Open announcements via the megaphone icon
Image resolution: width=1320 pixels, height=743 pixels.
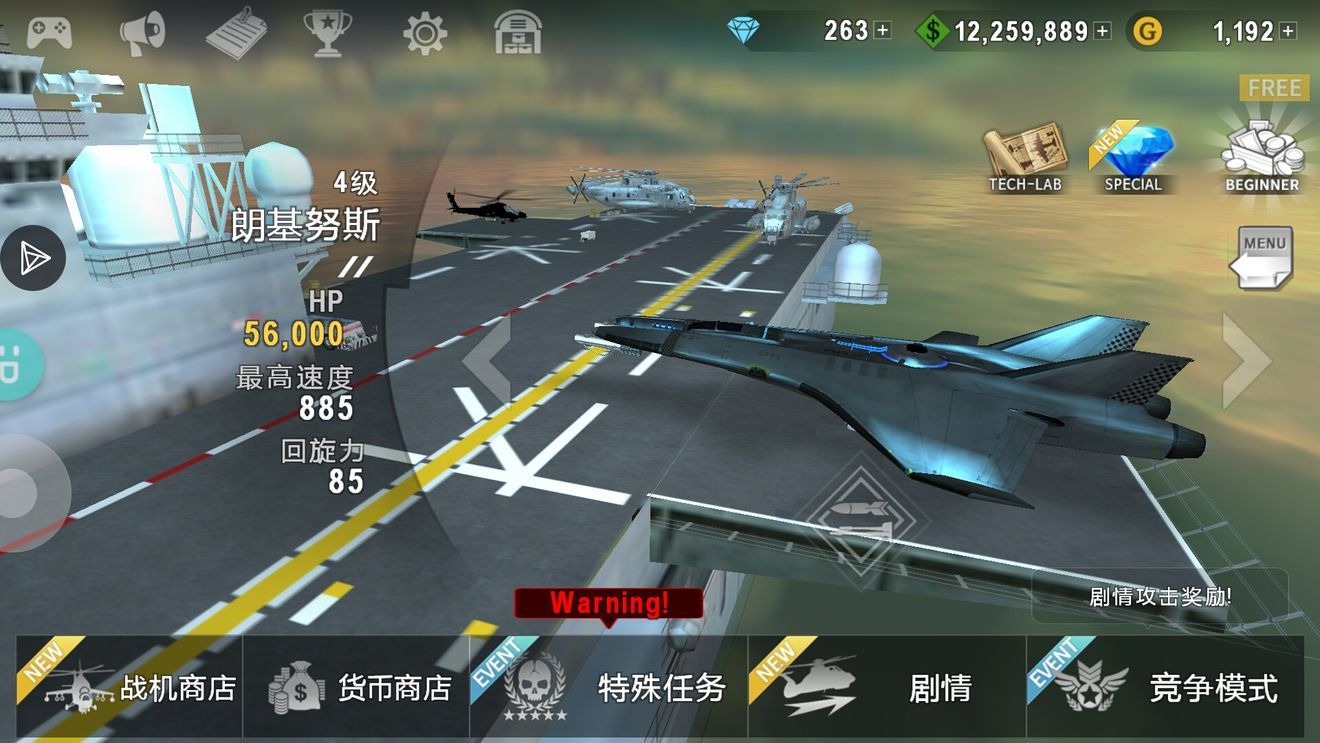(140, 30)
